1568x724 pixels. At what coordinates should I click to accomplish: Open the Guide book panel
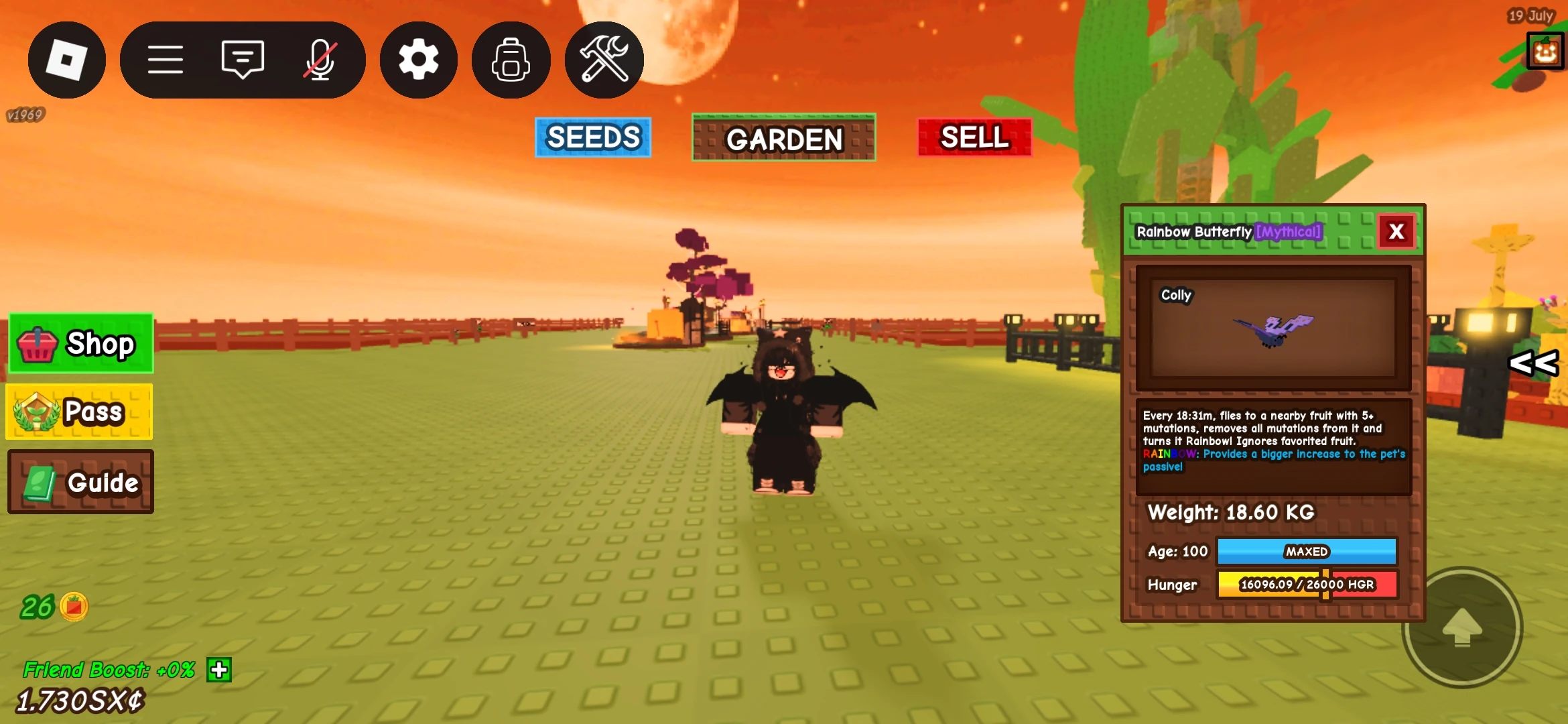click(80, 481)
